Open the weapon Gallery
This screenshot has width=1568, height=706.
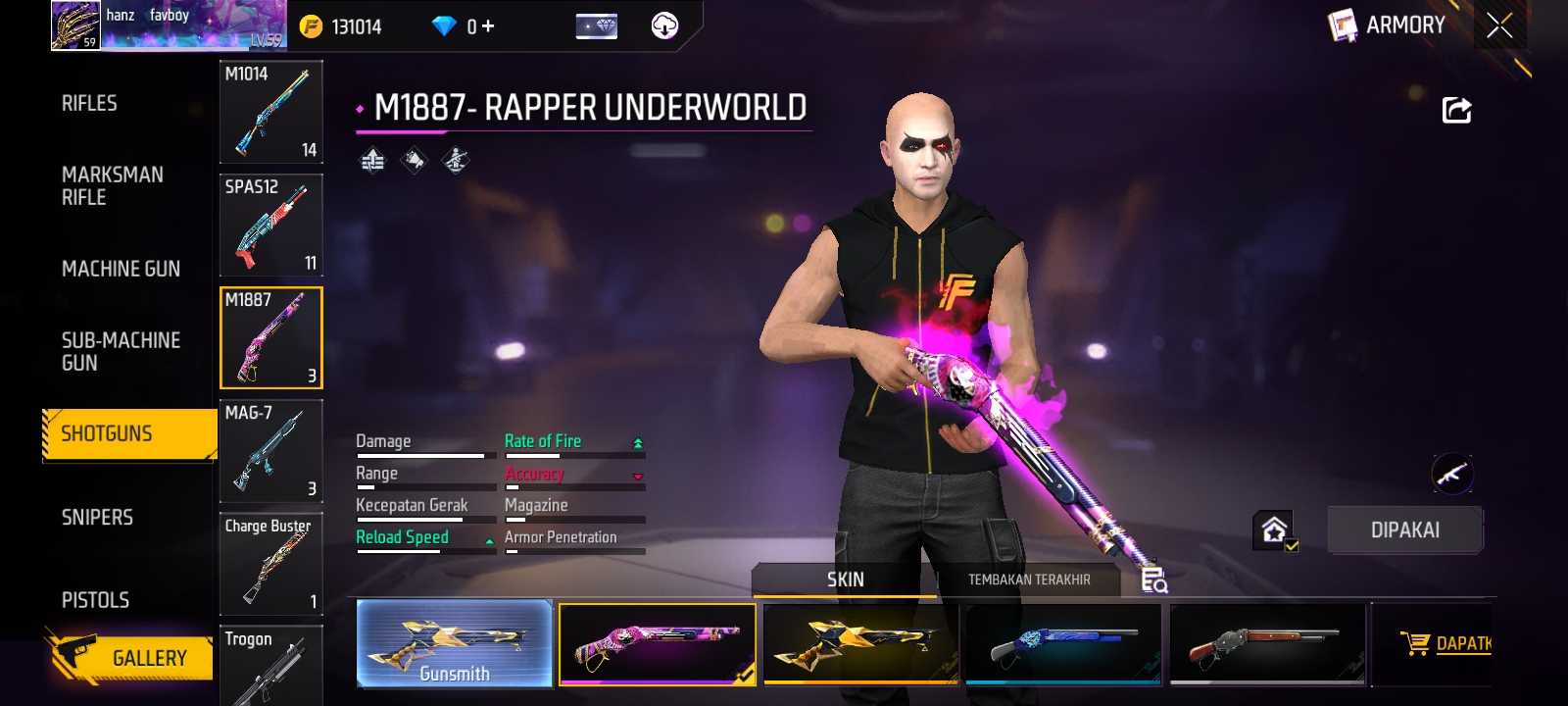click(130, 657)
